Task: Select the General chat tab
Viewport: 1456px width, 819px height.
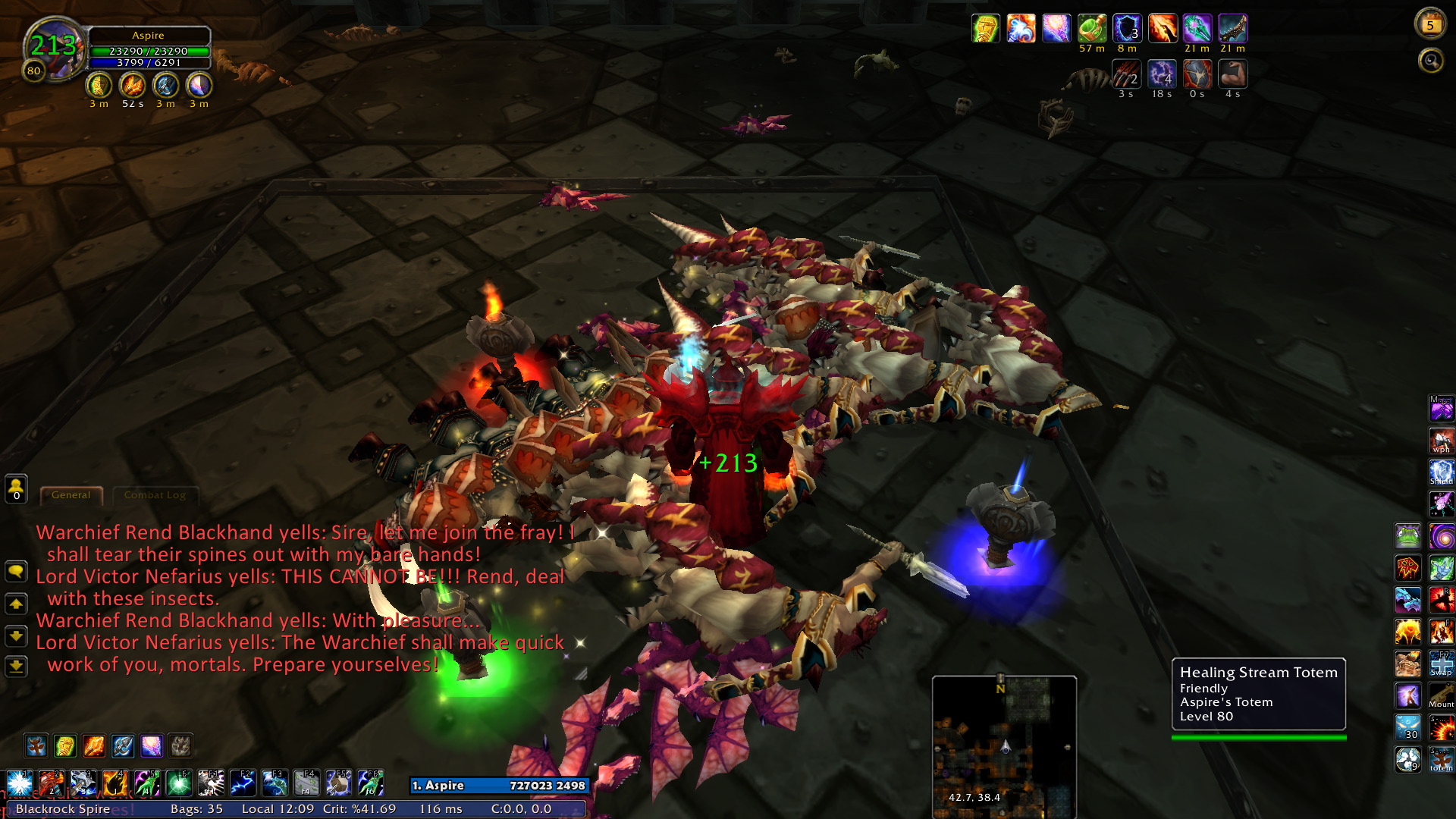Action: [71, 495]
